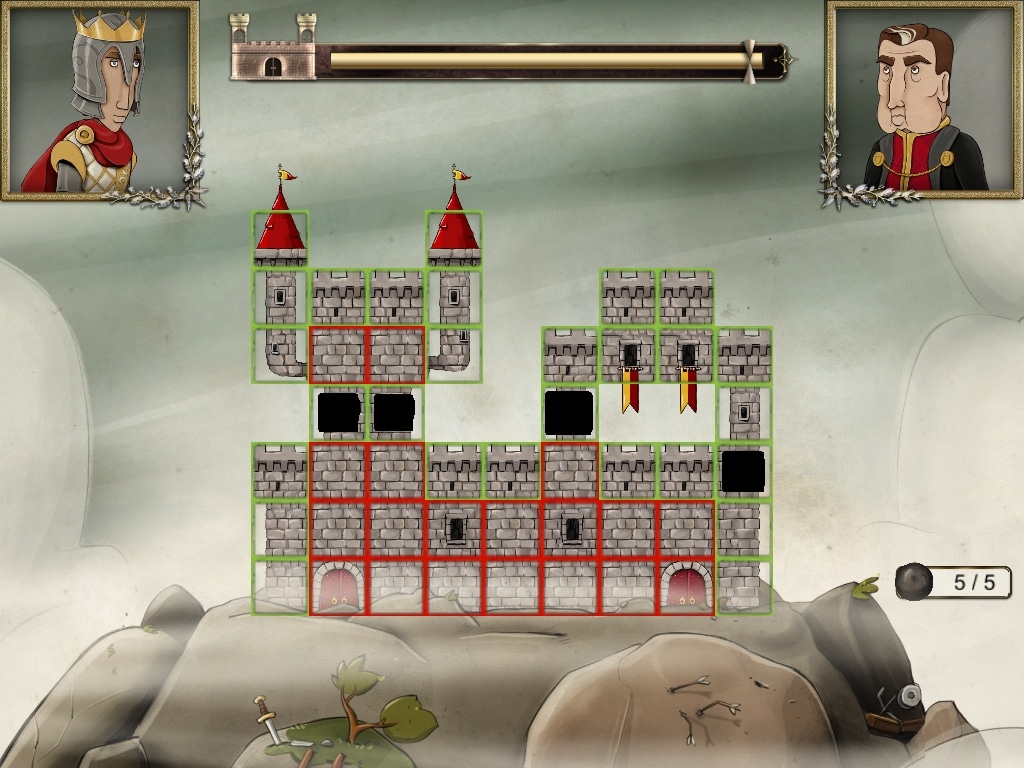Viewport: 1024px width, 768px height.
Task: Target the left arched red door tile
Action: click(x=338, y=586)
